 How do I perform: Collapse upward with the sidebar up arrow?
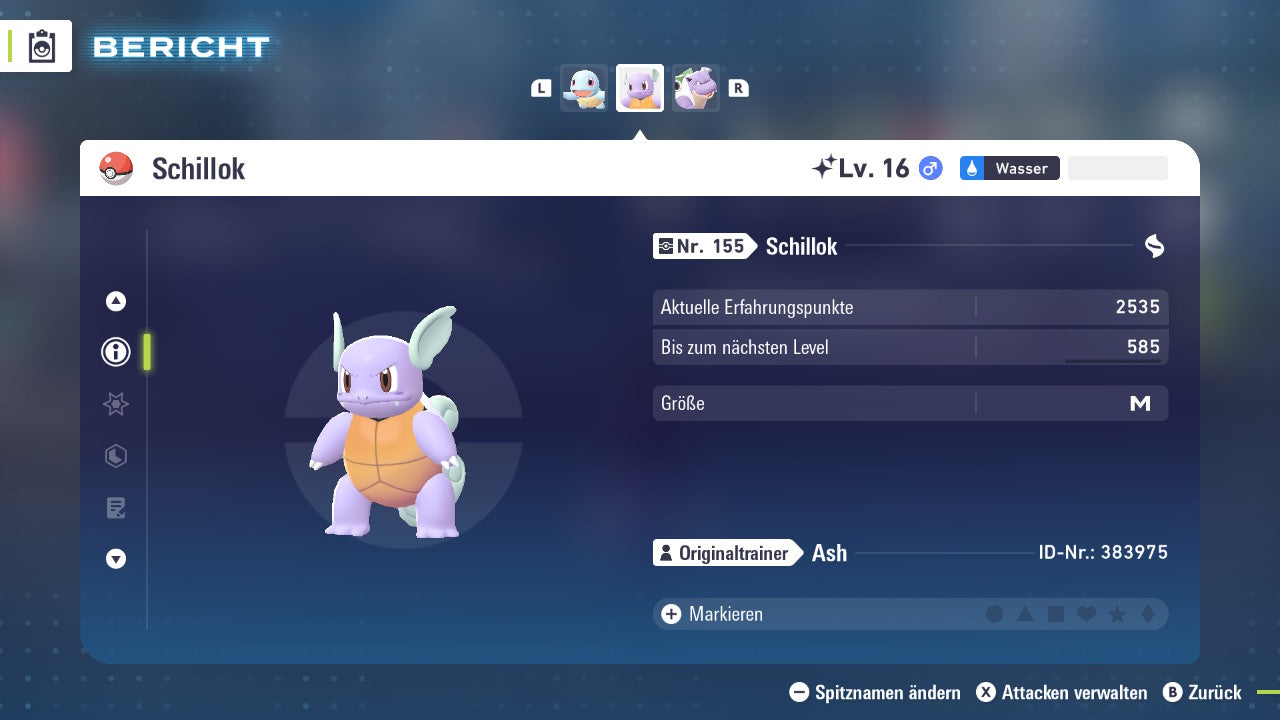point(115,301)
